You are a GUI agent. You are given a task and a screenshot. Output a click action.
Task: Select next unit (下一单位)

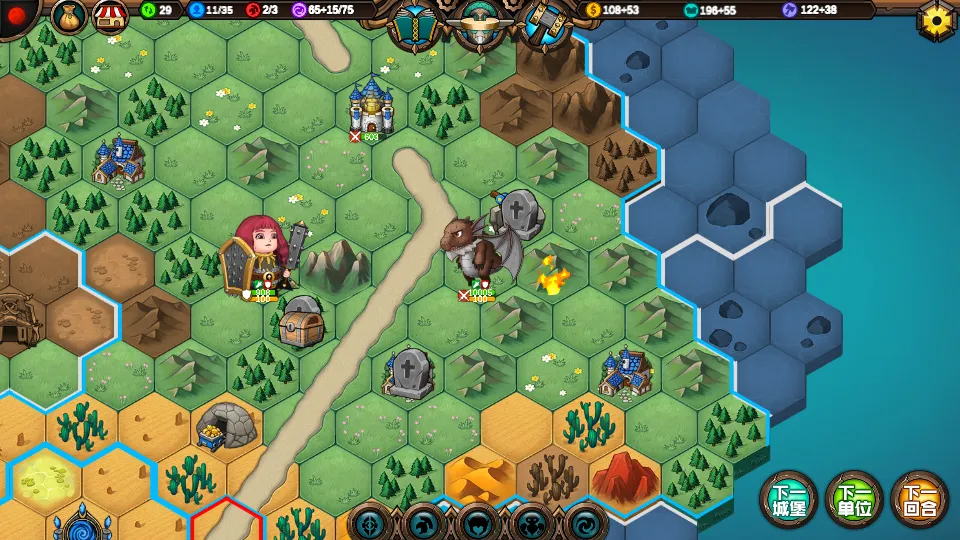click(853, 499)
